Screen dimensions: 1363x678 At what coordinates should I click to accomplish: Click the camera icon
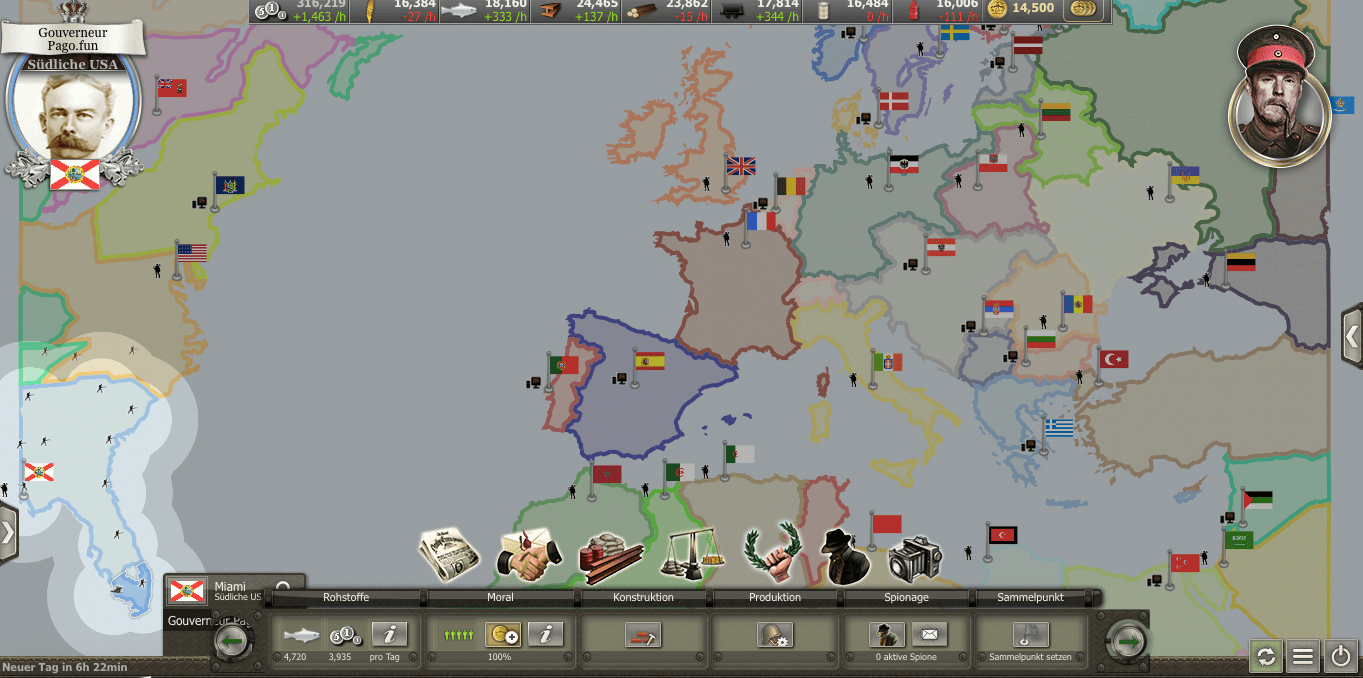tap(914, 558)
